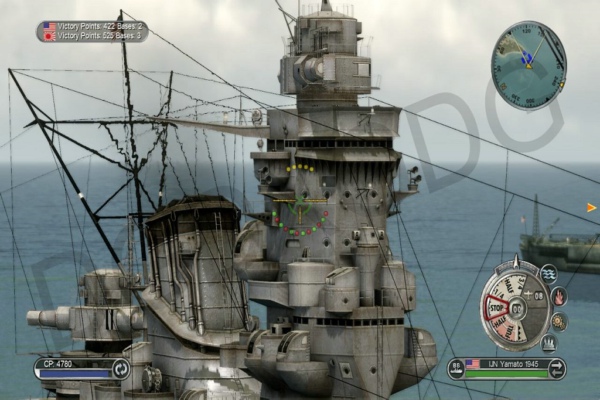Open the circular compass minimap

tap(528, 65)
